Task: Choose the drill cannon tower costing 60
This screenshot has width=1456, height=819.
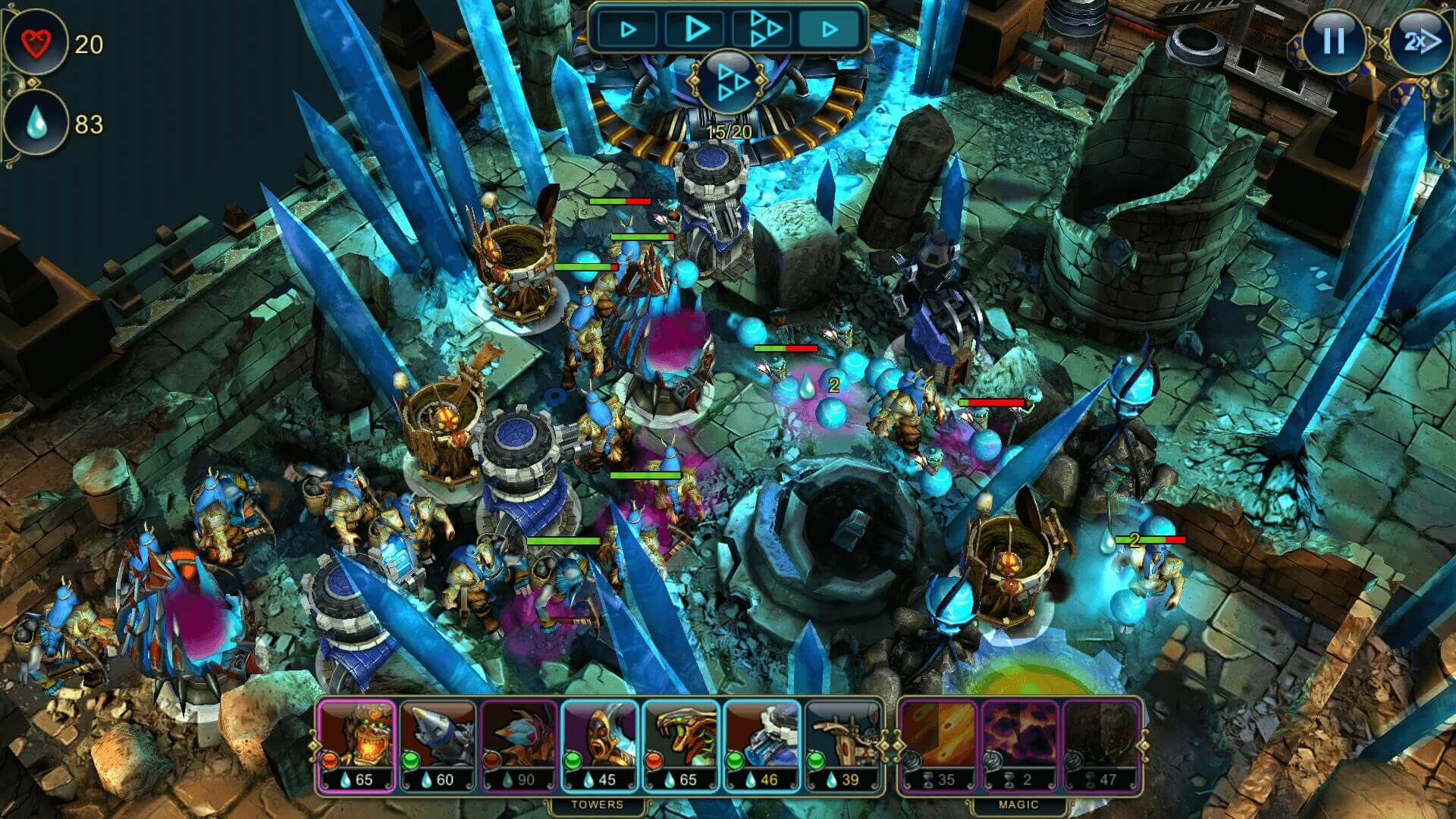Action: 438,745
